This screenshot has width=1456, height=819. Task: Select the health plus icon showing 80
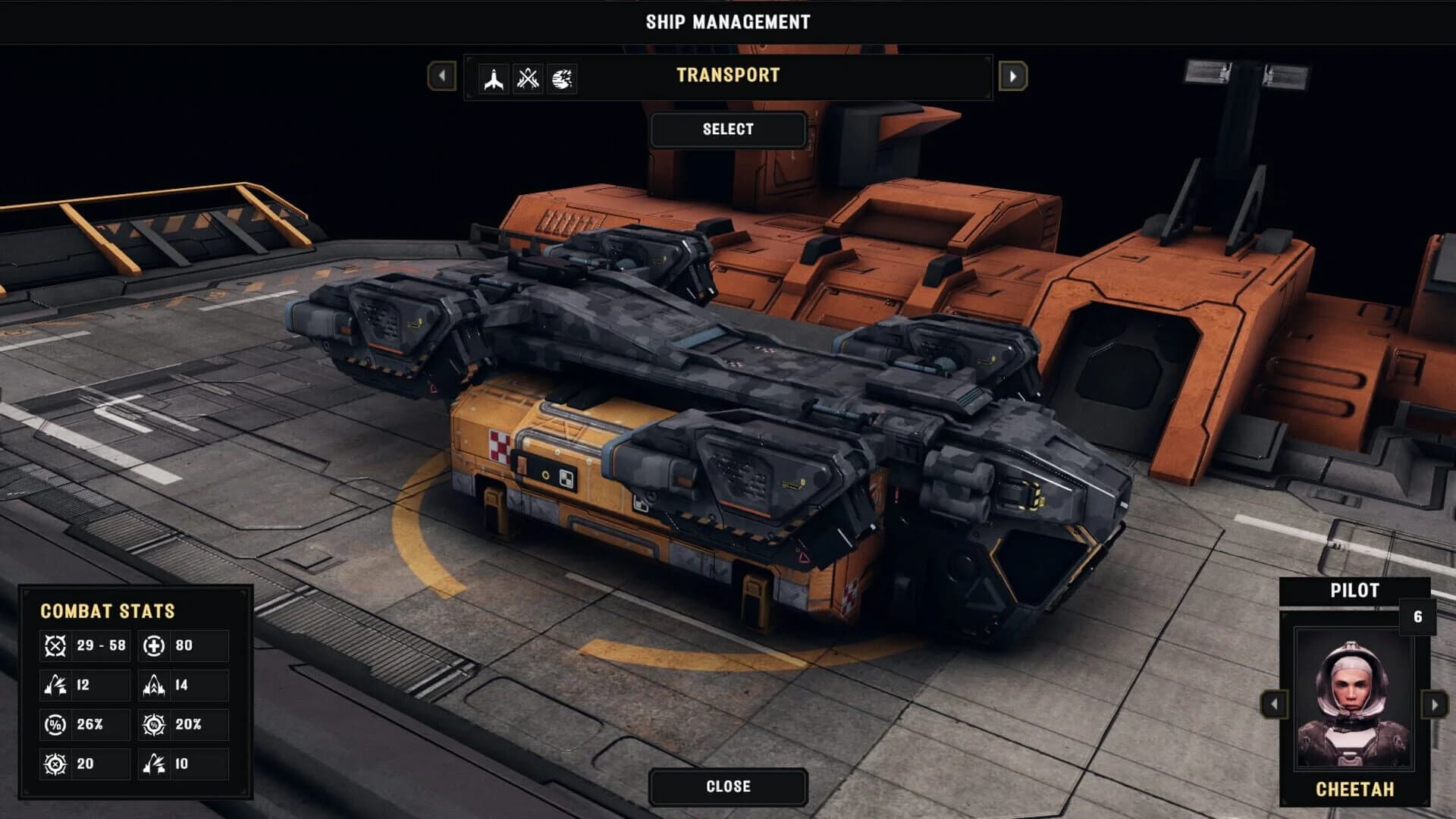point(155,645)
